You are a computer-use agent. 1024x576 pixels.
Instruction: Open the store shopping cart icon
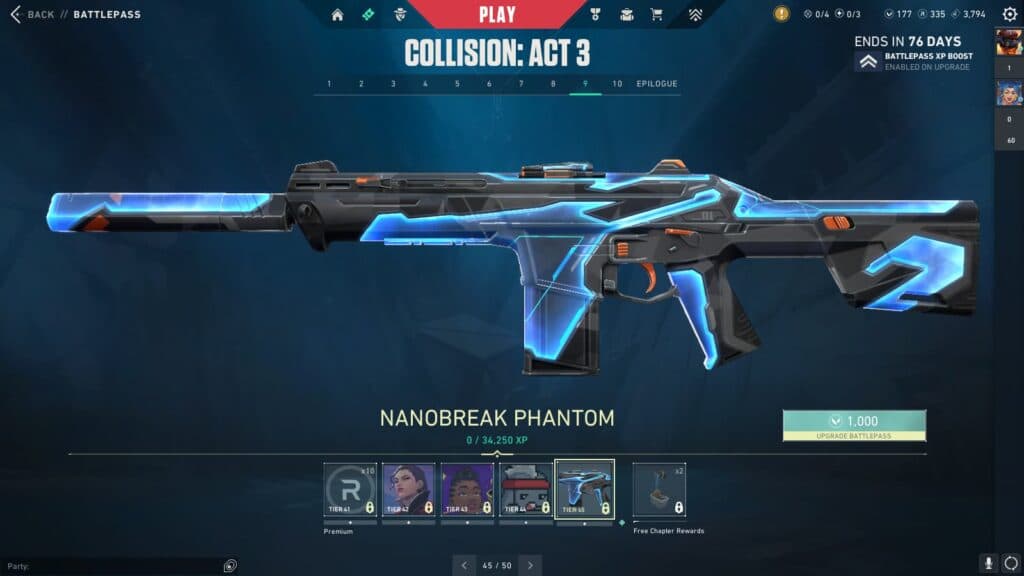(x=657, y=15)
